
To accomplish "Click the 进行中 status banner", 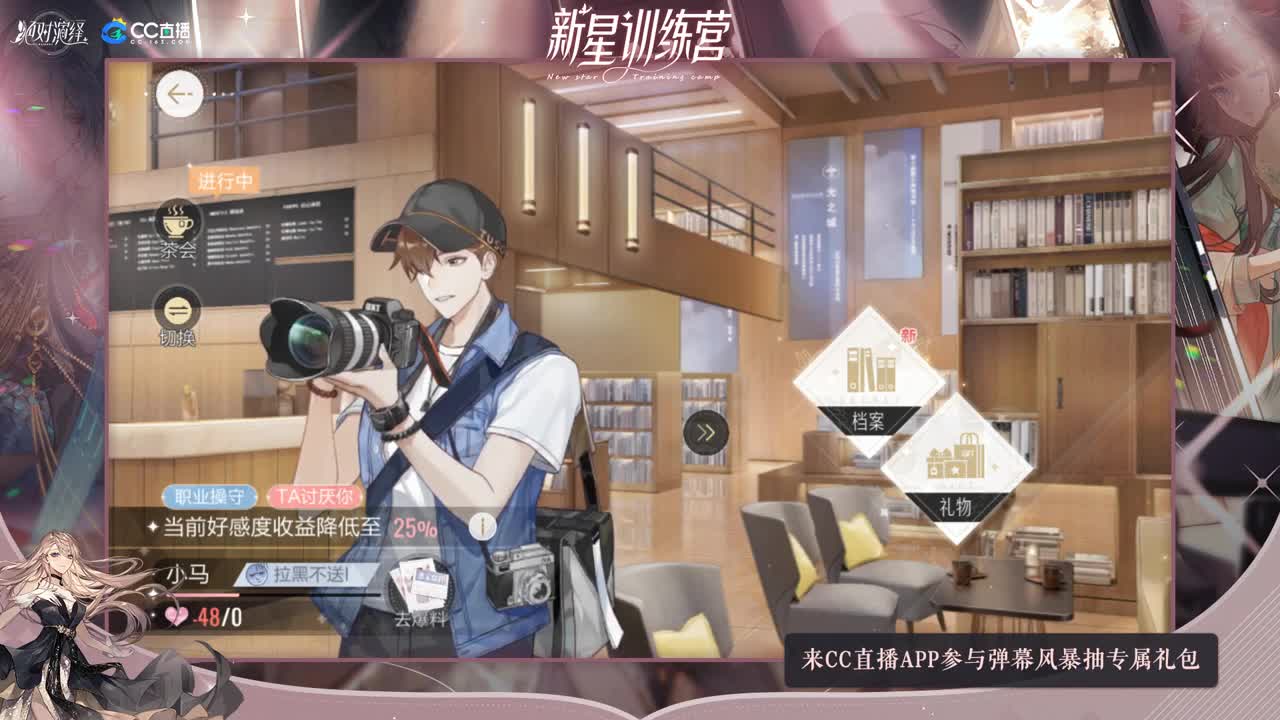I will point(222,180).
